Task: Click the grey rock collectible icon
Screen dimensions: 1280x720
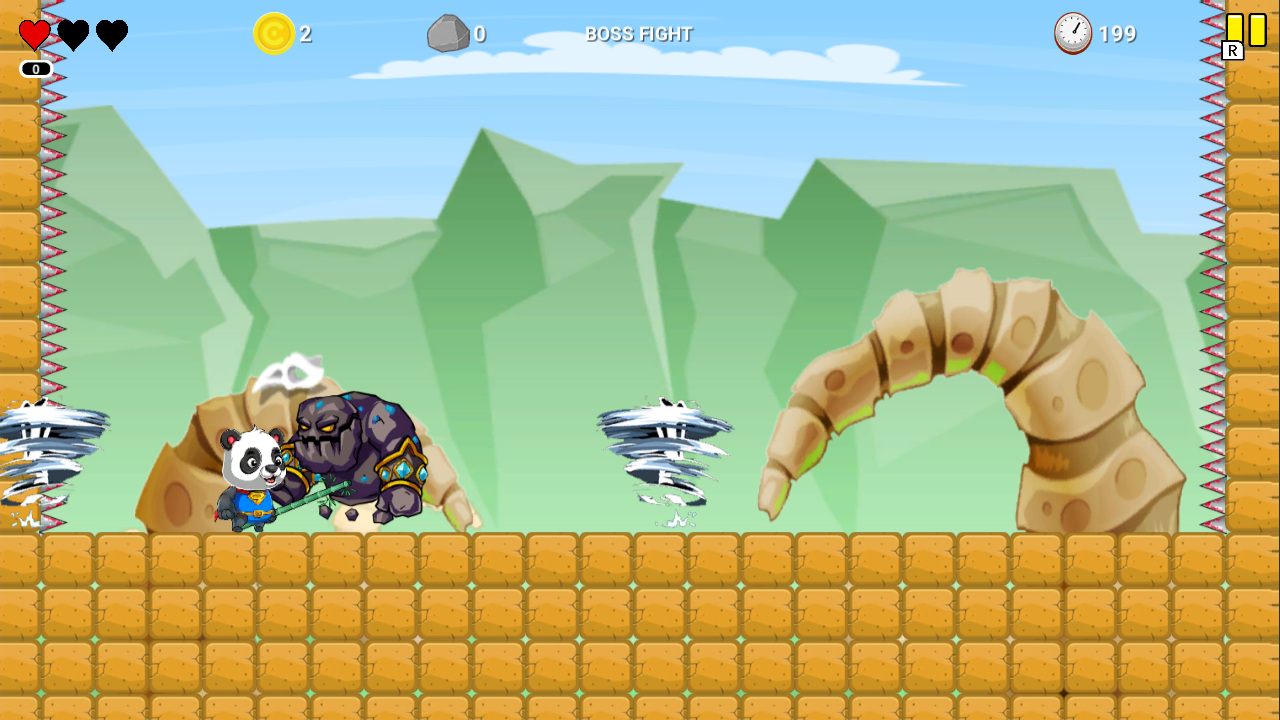Action: pyautogui.click(x=449, y=33)
